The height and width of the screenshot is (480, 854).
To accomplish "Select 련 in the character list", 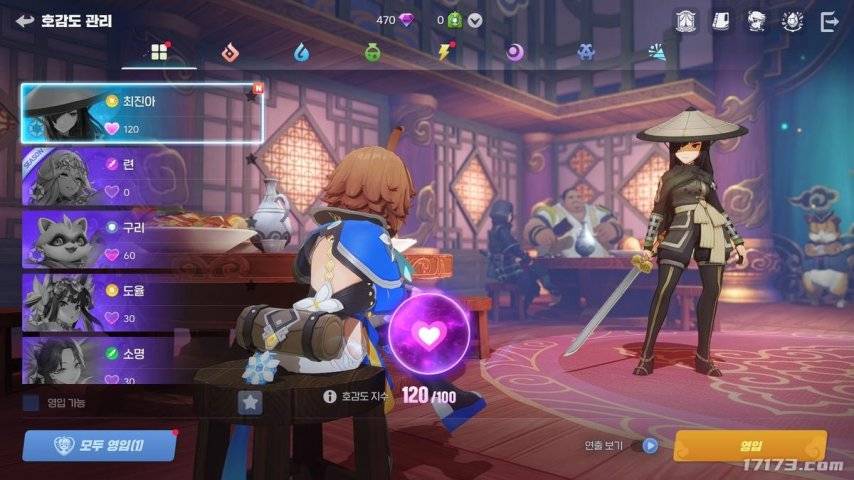I will click(x=142, y=177).
